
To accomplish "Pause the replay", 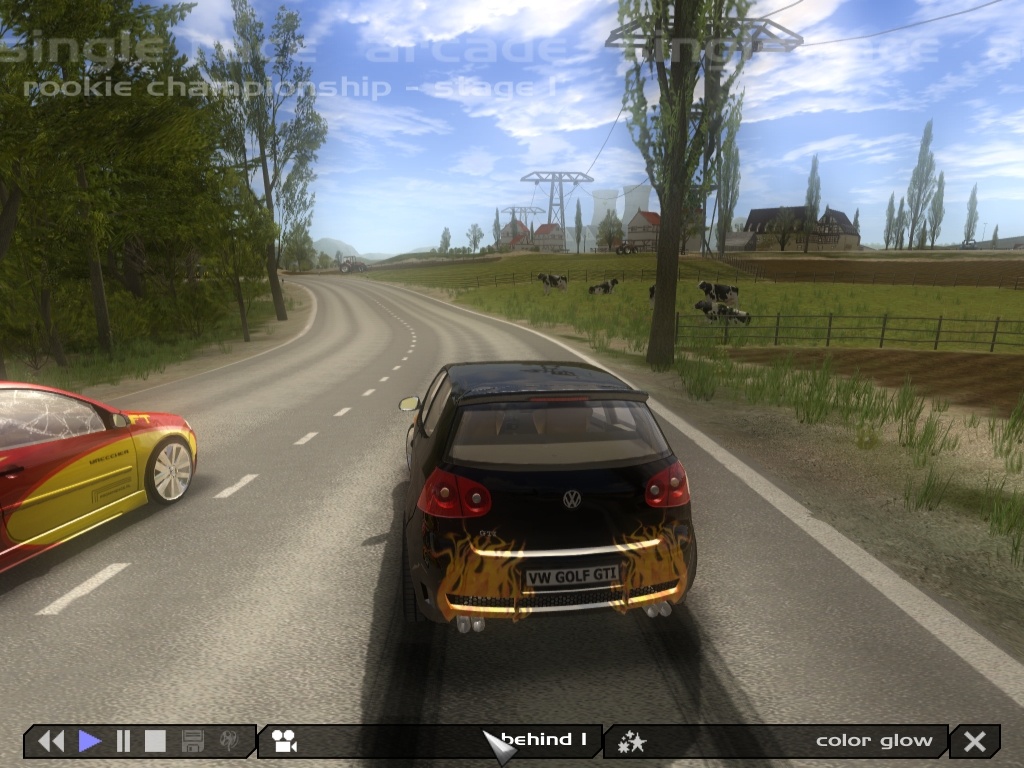I will pyautogui.click(x=124, y=741).
